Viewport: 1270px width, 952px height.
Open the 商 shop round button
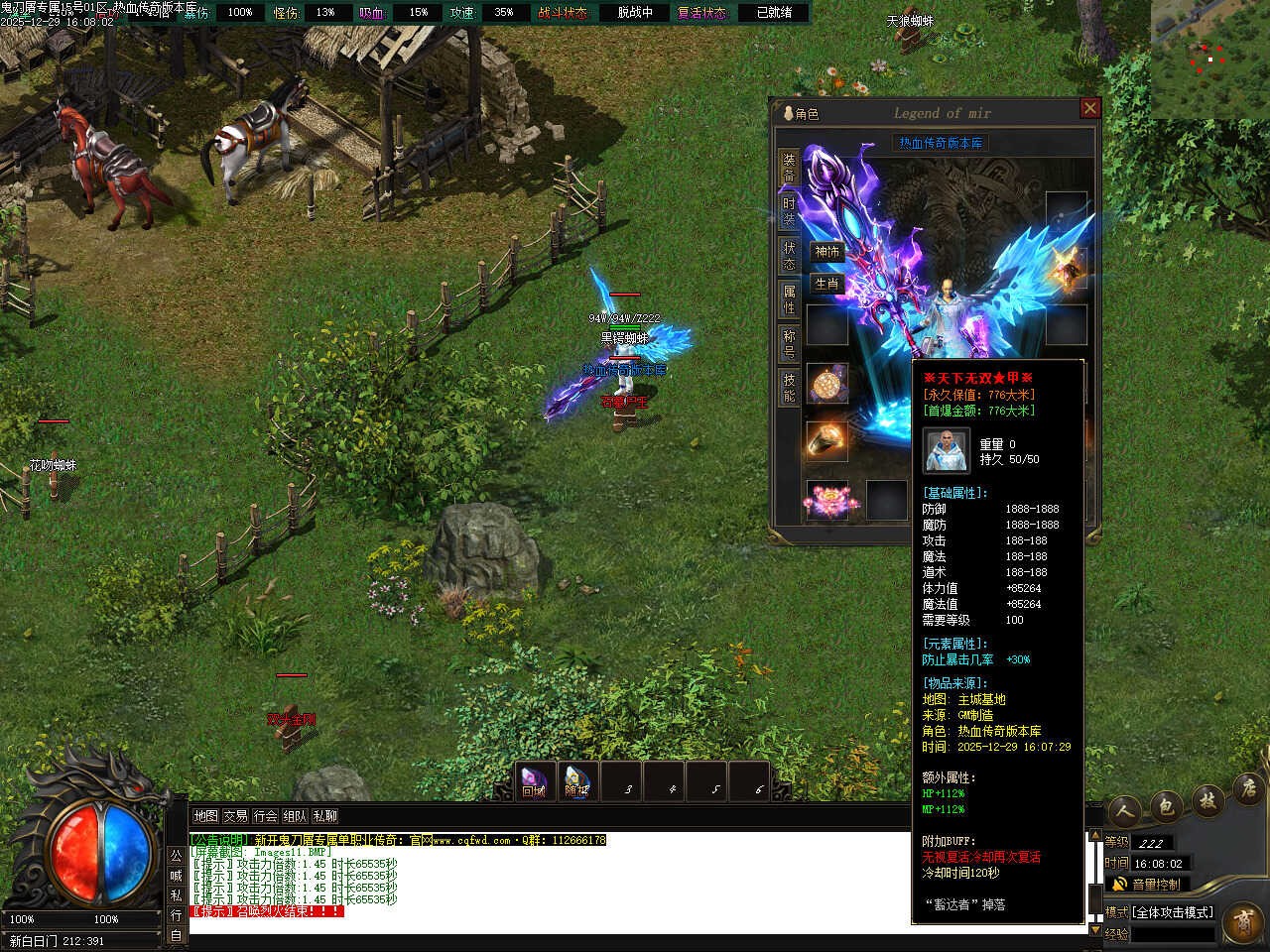[1243, 922]
